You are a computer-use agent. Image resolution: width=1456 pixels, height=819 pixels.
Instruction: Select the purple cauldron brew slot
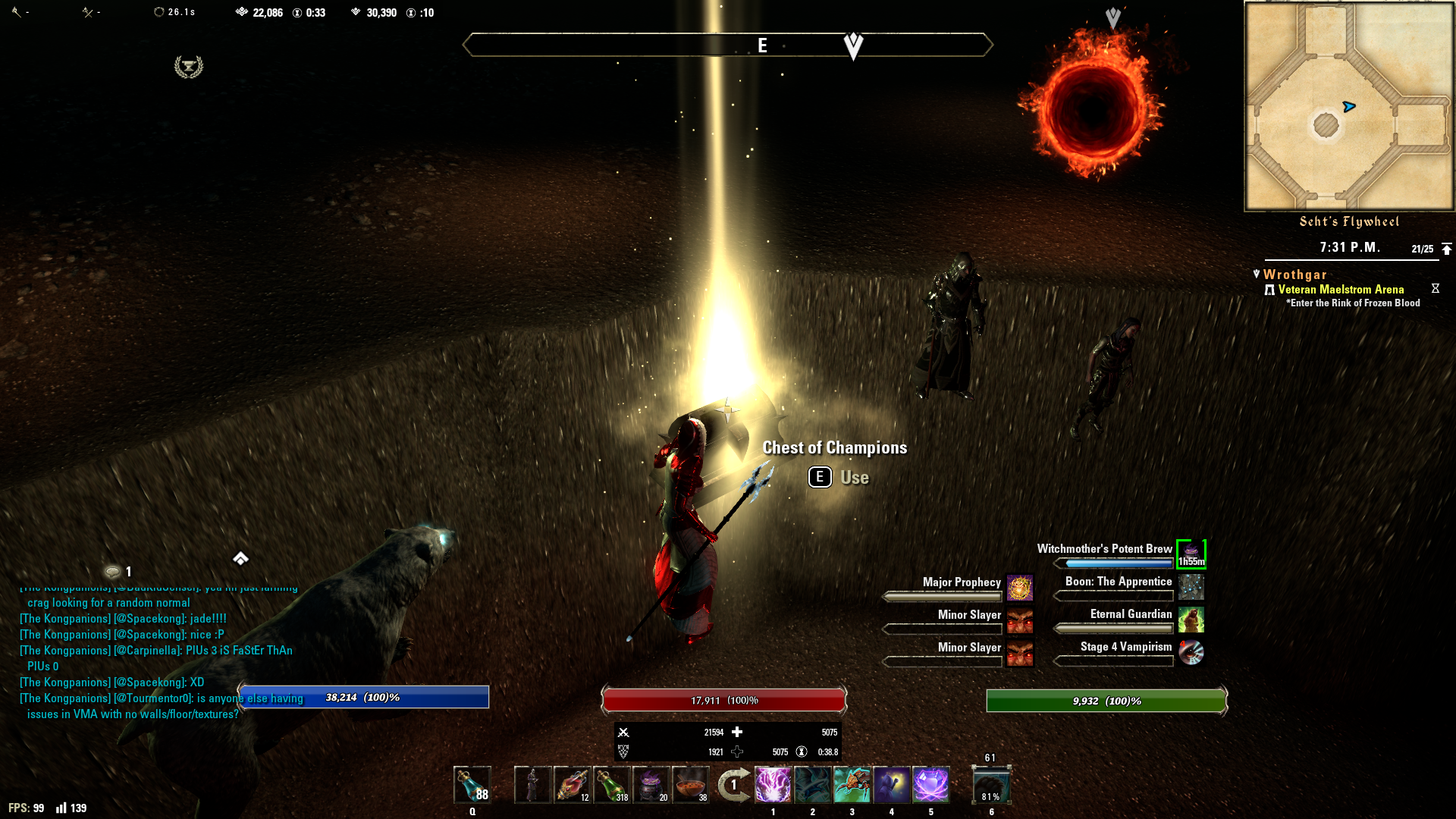click(651, 785)
